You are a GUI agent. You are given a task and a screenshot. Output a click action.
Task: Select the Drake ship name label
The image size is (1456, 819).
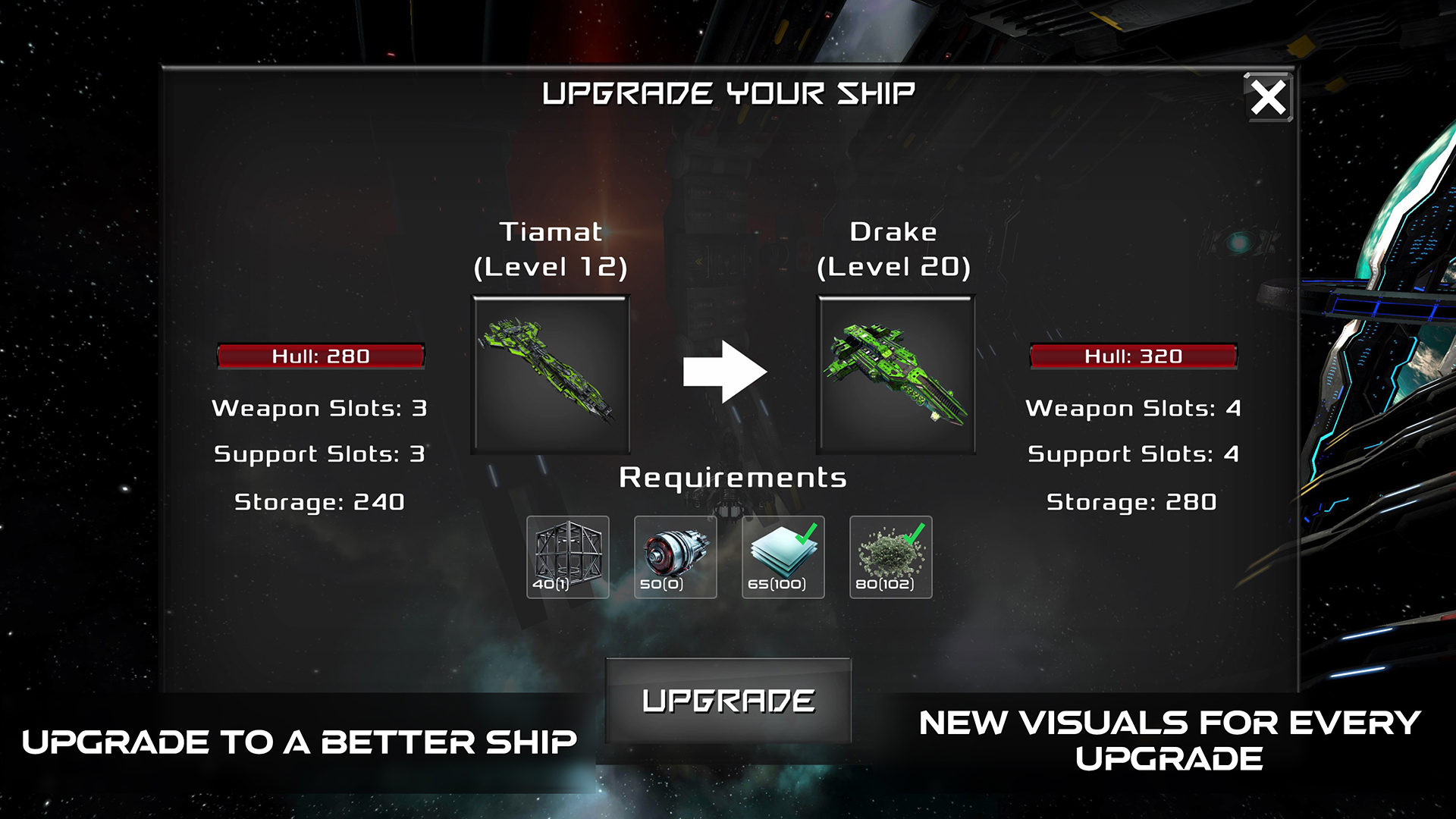click(893, 231)
